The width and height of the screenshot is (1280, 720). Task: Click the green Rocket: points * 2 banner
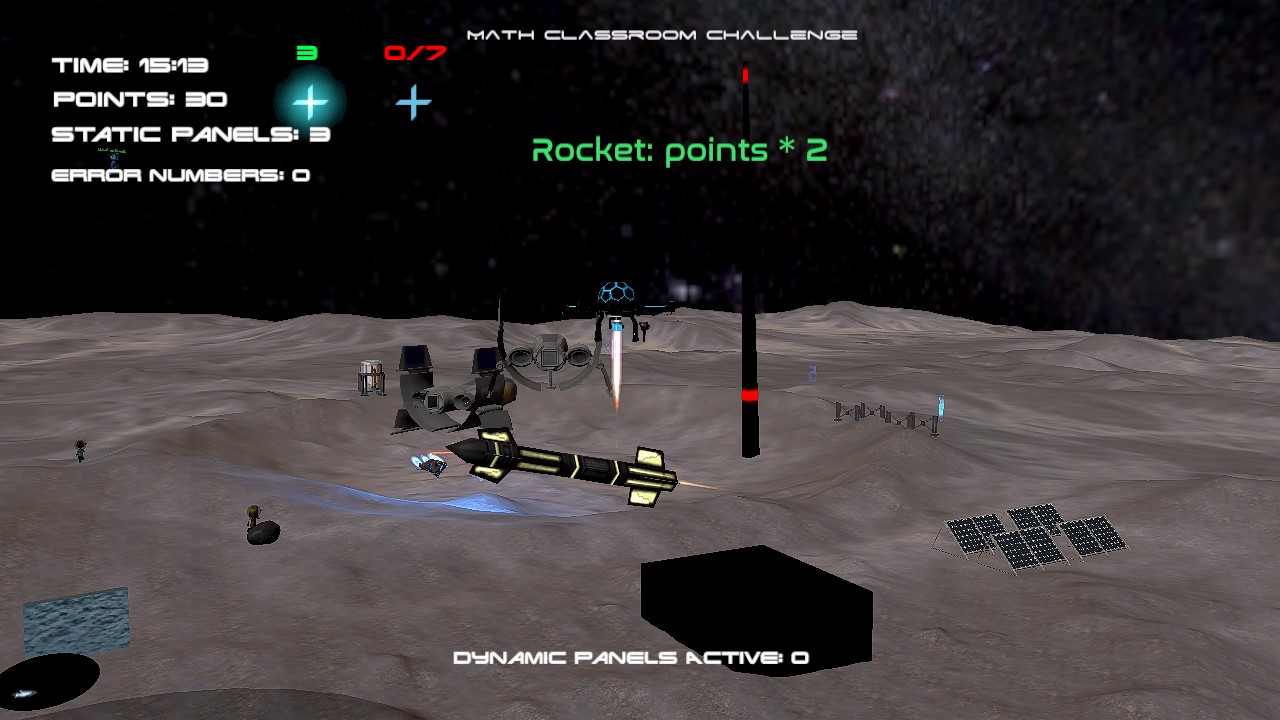click(681, 152)
